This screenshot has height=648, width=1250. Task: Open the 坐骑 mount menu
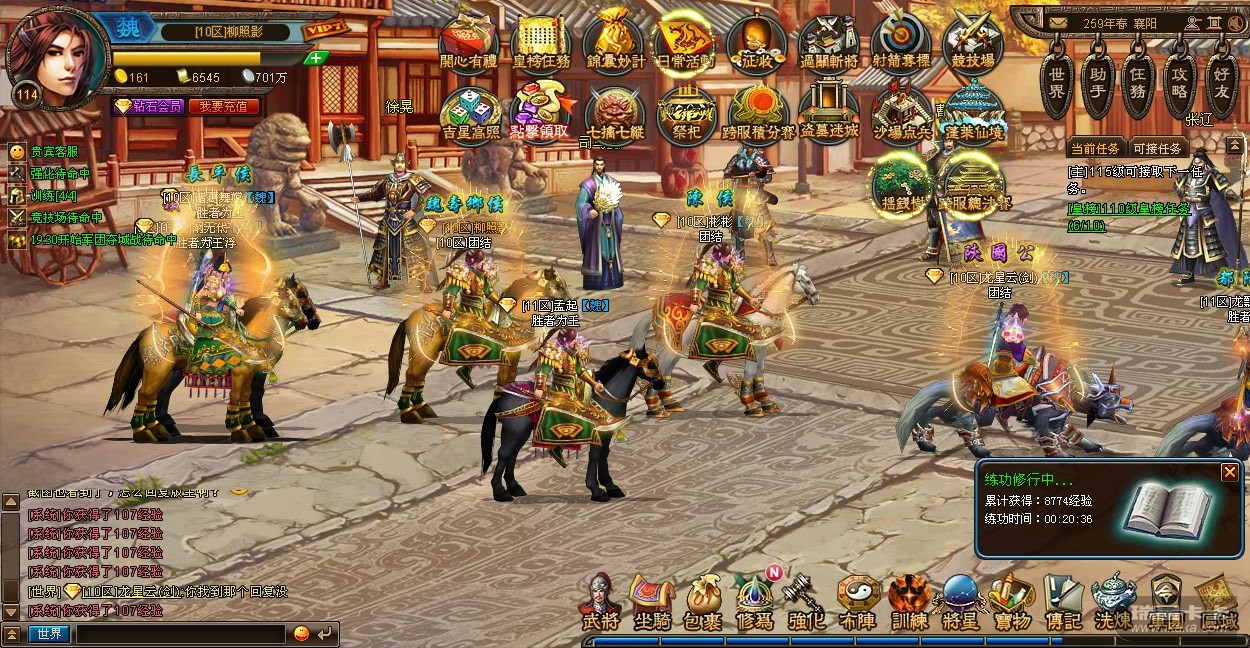coord(652,603)
